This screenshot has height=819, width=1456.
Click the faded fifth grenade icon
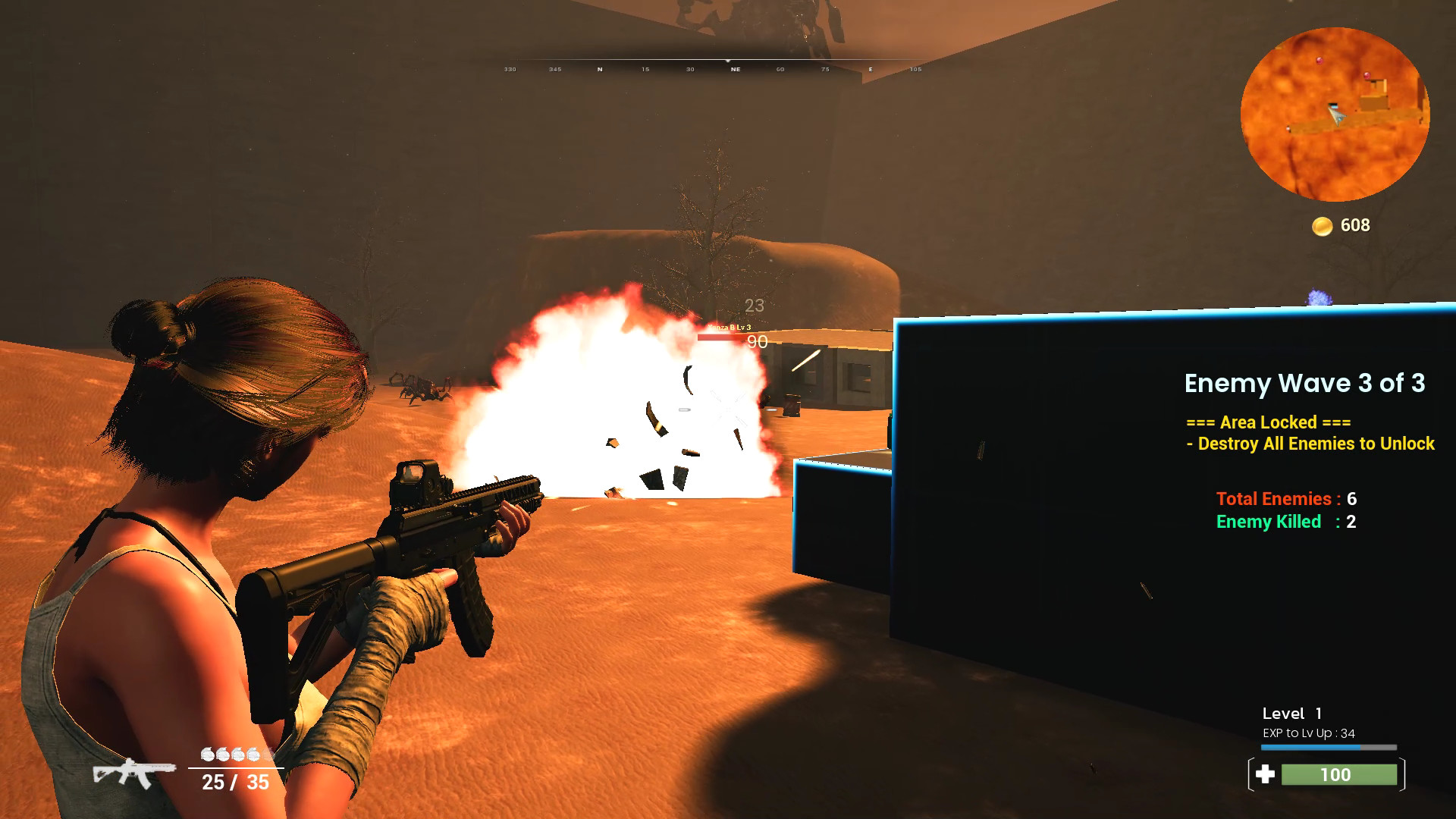[x=267, y=754]
